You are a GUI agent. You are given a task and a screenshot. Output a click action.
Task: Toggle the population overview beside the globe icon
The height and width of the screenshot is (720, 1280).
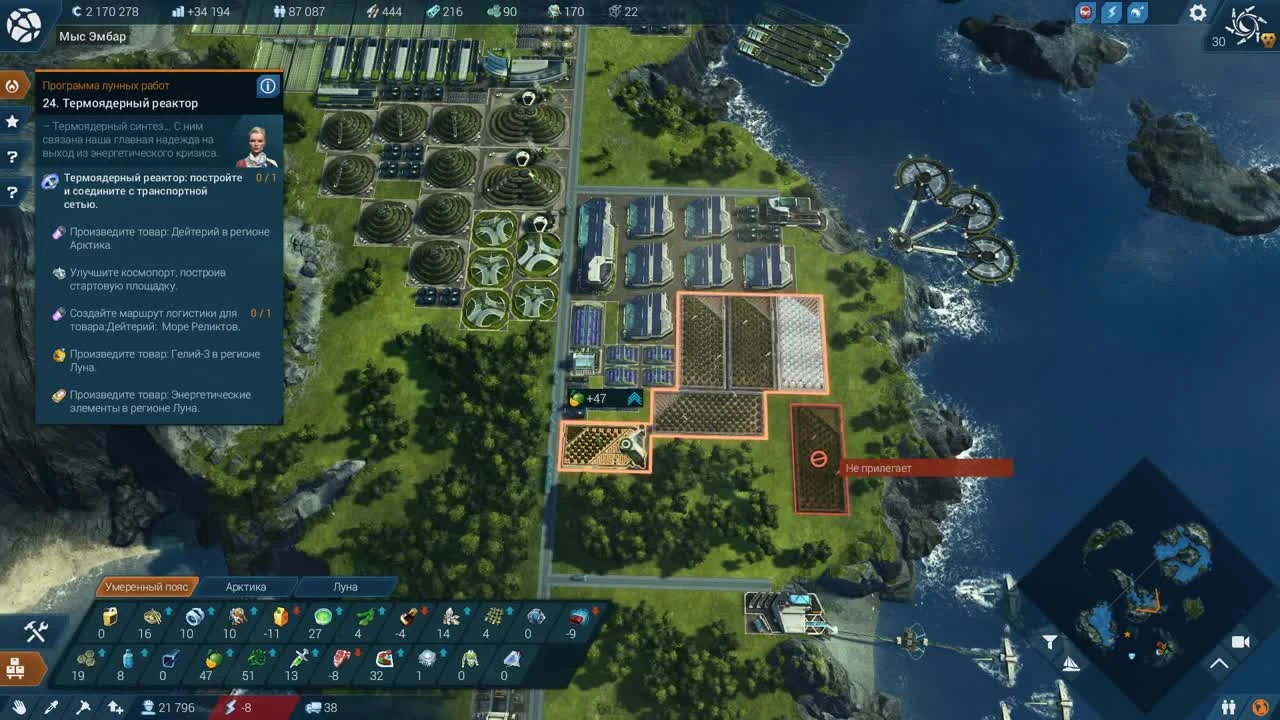pos(1228,706)
